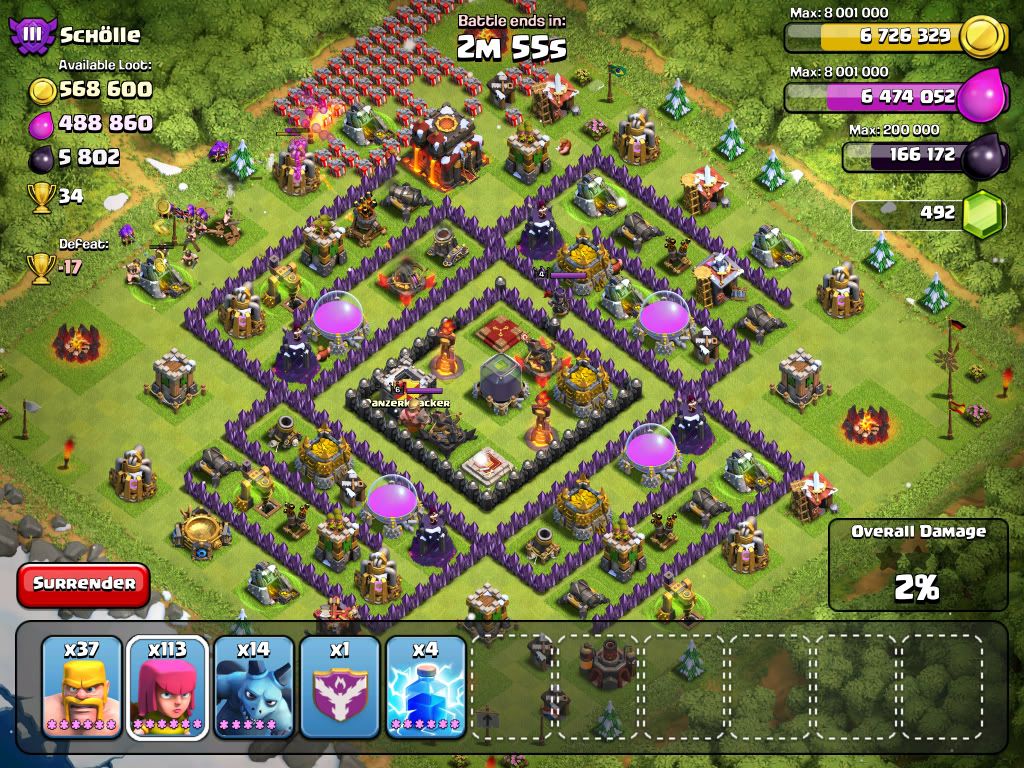The width and height of the screenshot is (1024, 768).
Task: Select the Minion troop card
Action: point(253,687)
